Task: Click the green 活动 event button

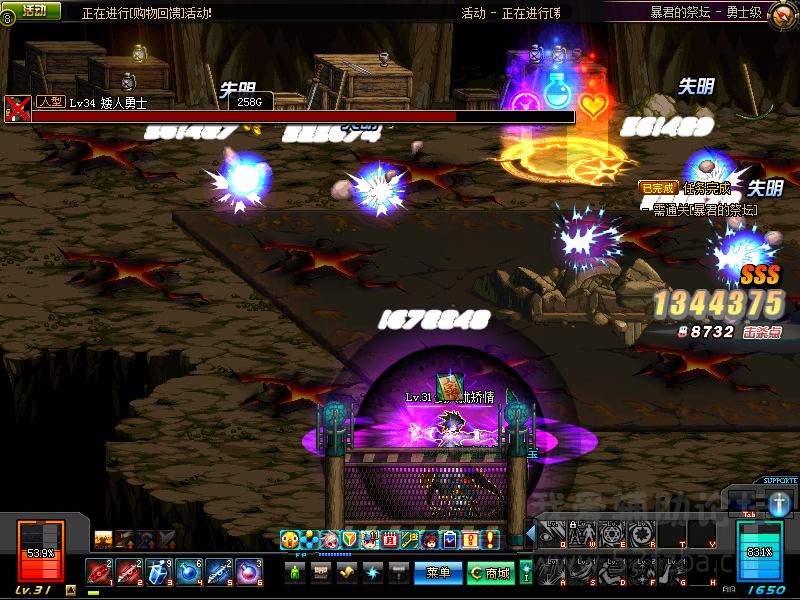Action: point(33,10)
